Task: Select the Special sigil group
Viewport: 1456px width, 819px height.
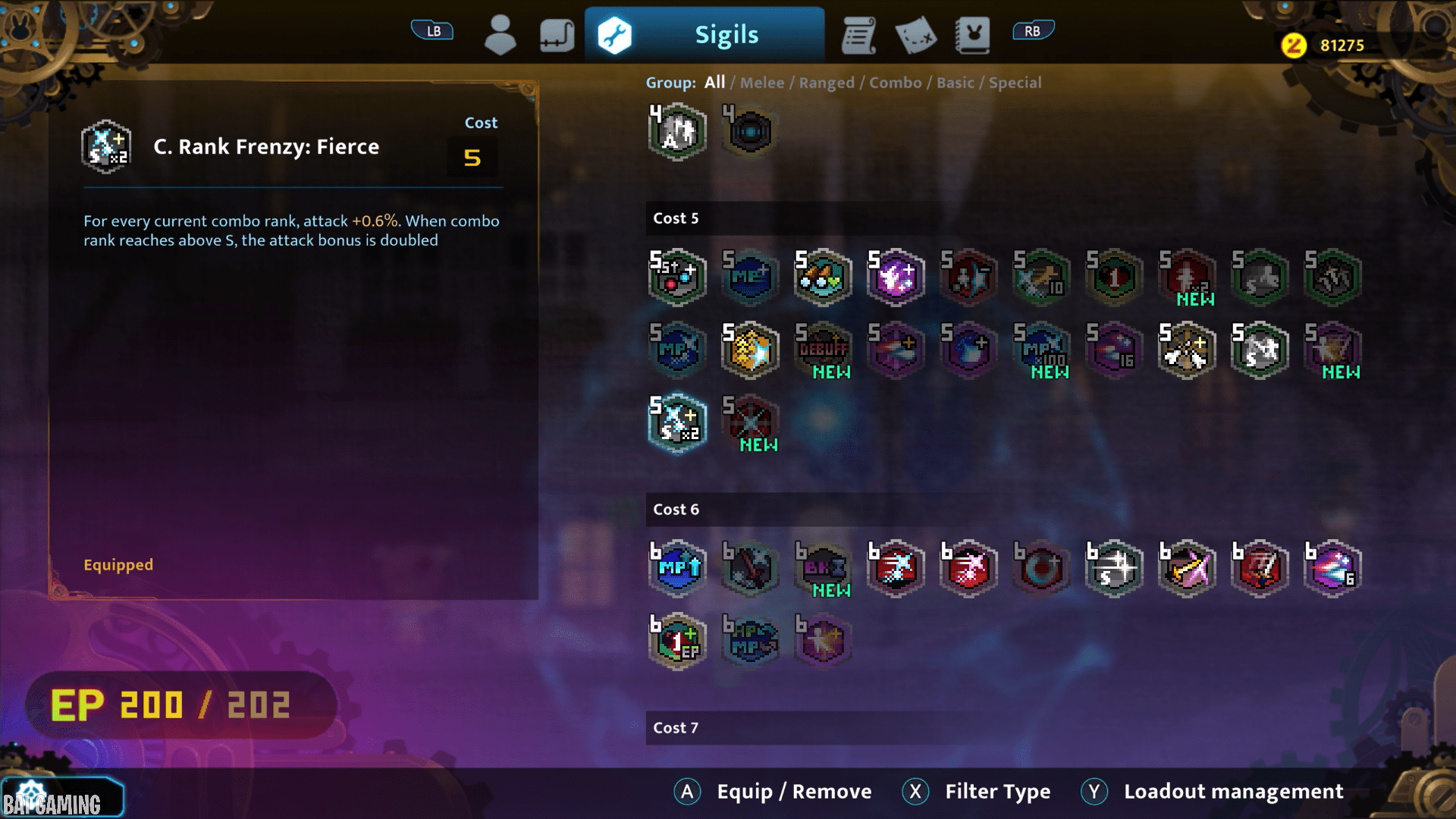Action: [1015, 83]
